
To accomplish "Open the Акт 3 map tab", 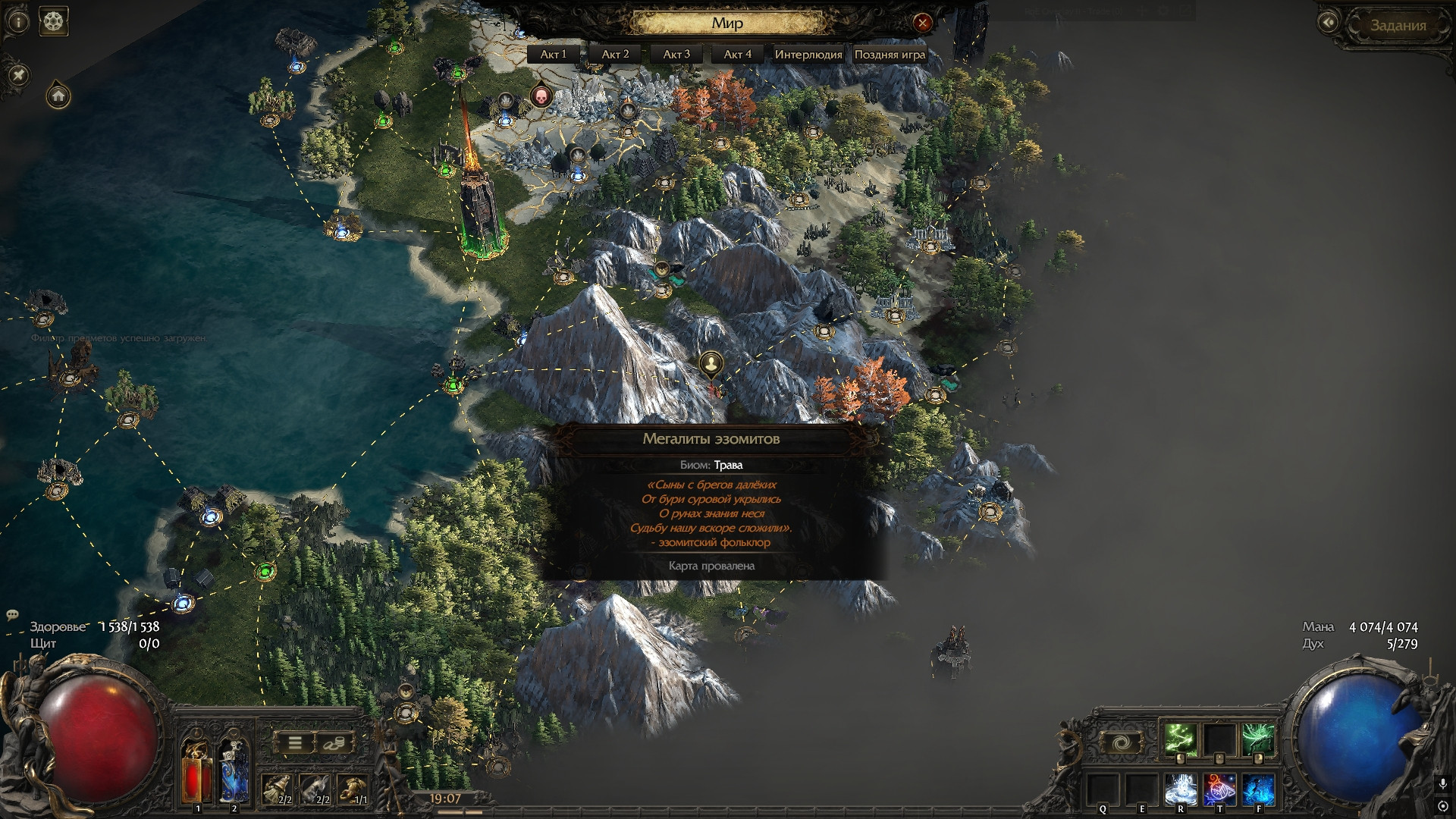I will (676, 54).
